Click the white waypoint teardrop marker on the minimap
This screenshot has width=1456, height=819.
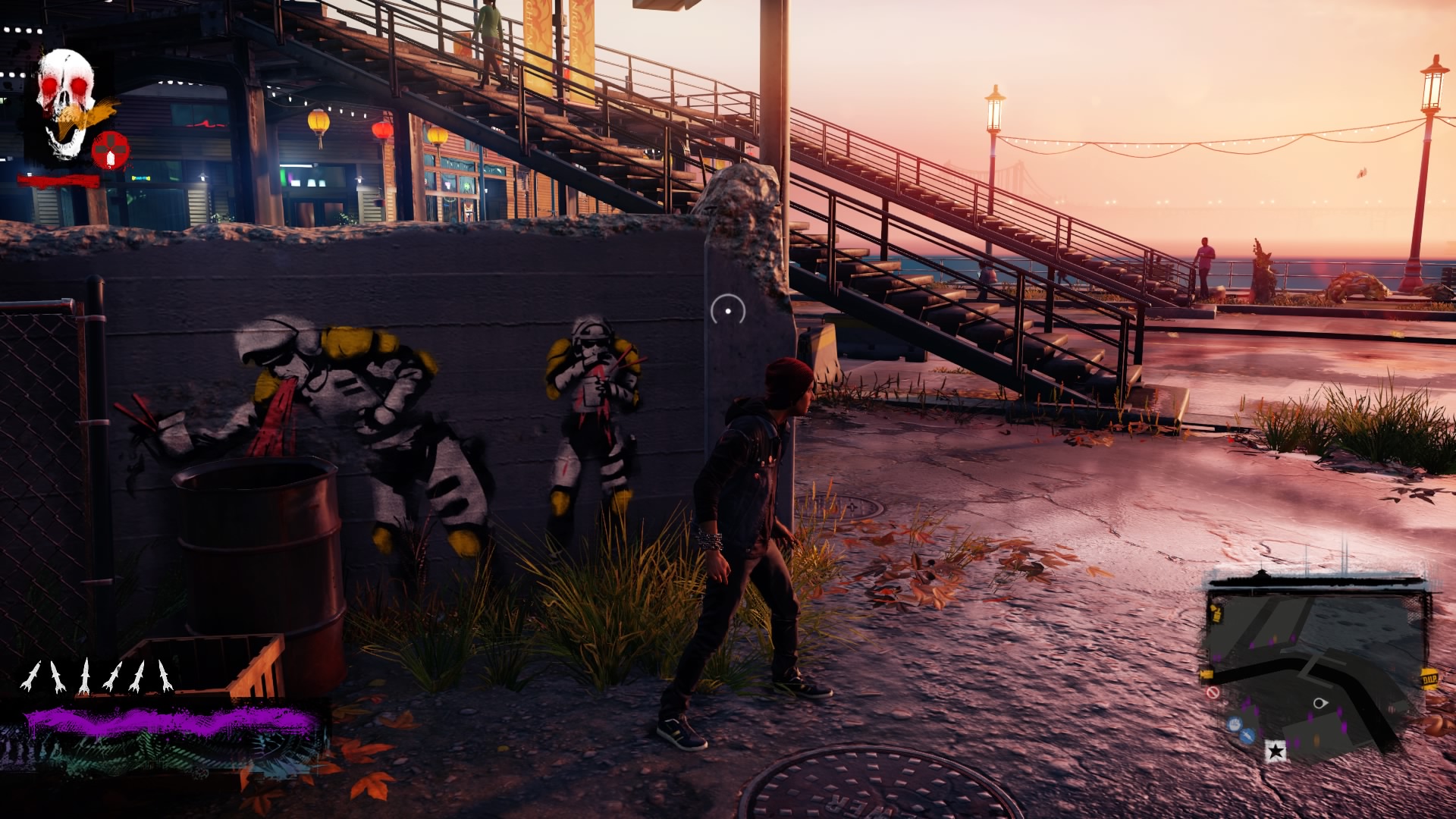(1320, 703)
